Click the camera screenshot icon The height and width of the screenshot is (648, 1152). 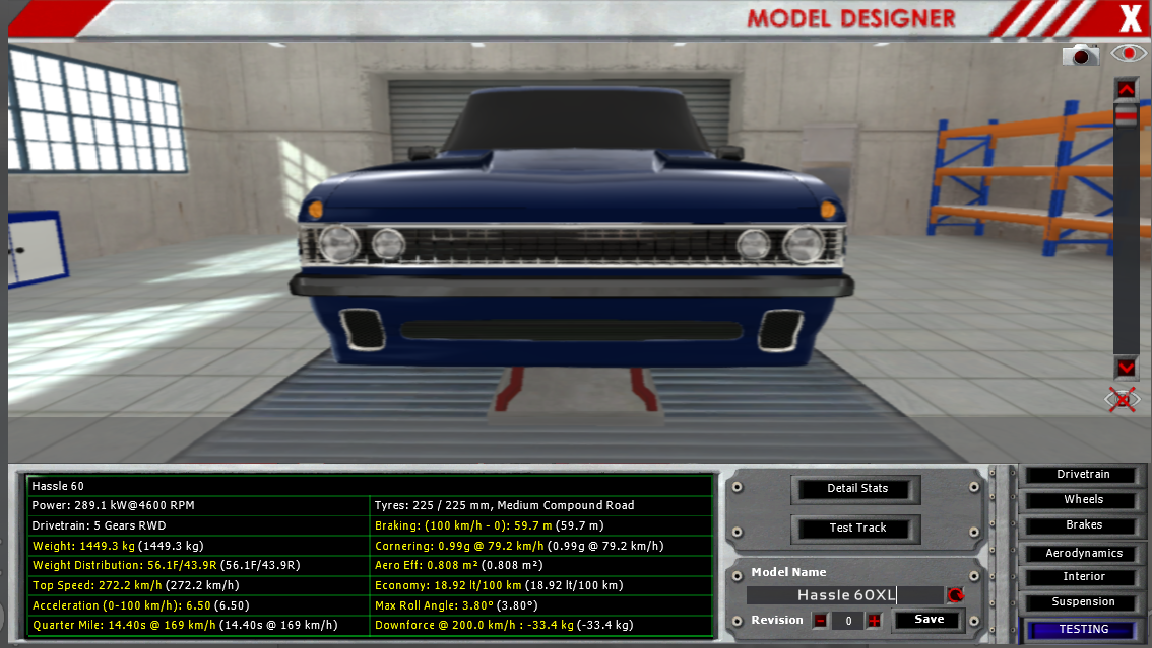1080,56
